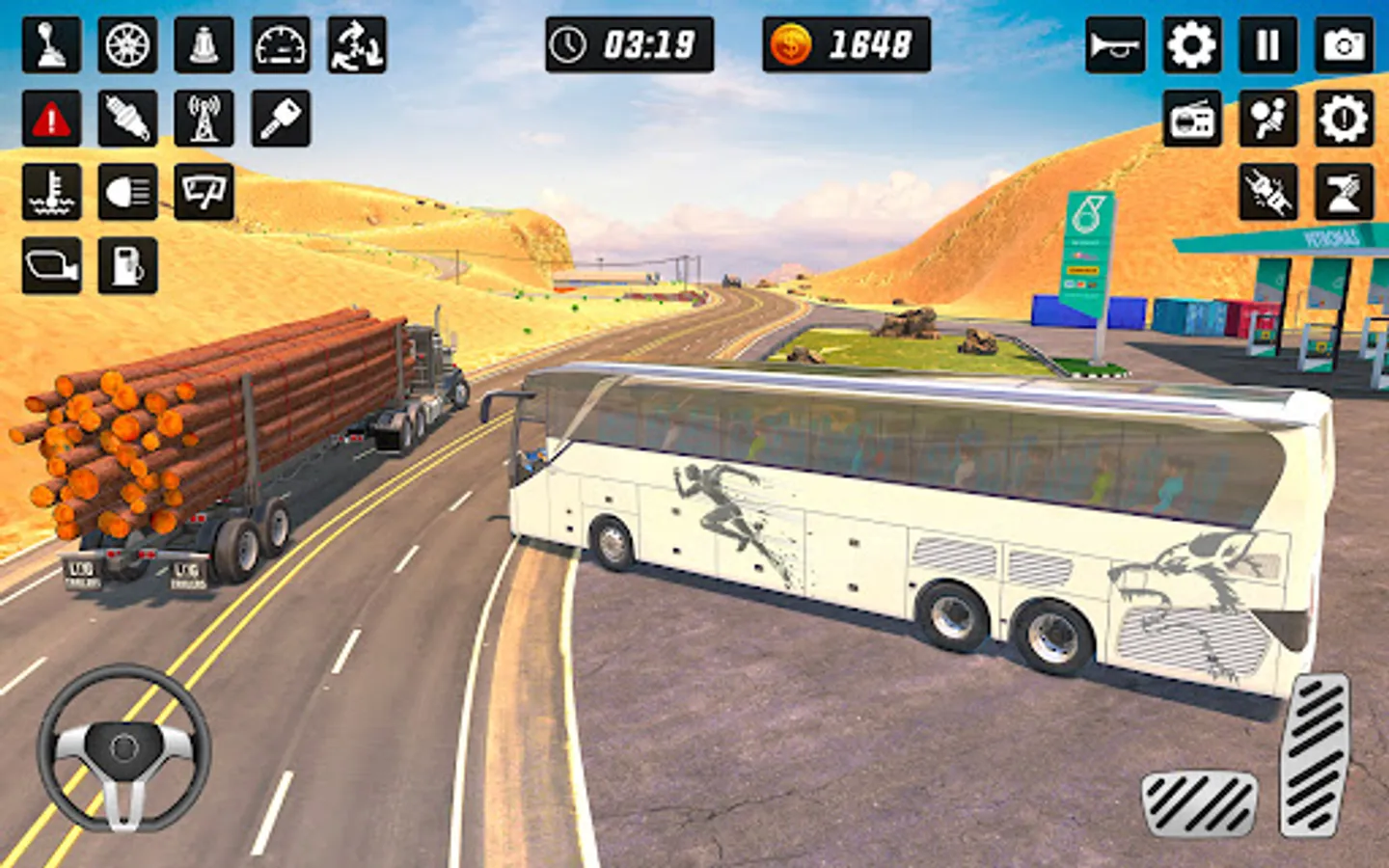Activate the windshield wiper icon
Image resolution: width=1389 pixels, height=868 pixels.
click(204, 192)
